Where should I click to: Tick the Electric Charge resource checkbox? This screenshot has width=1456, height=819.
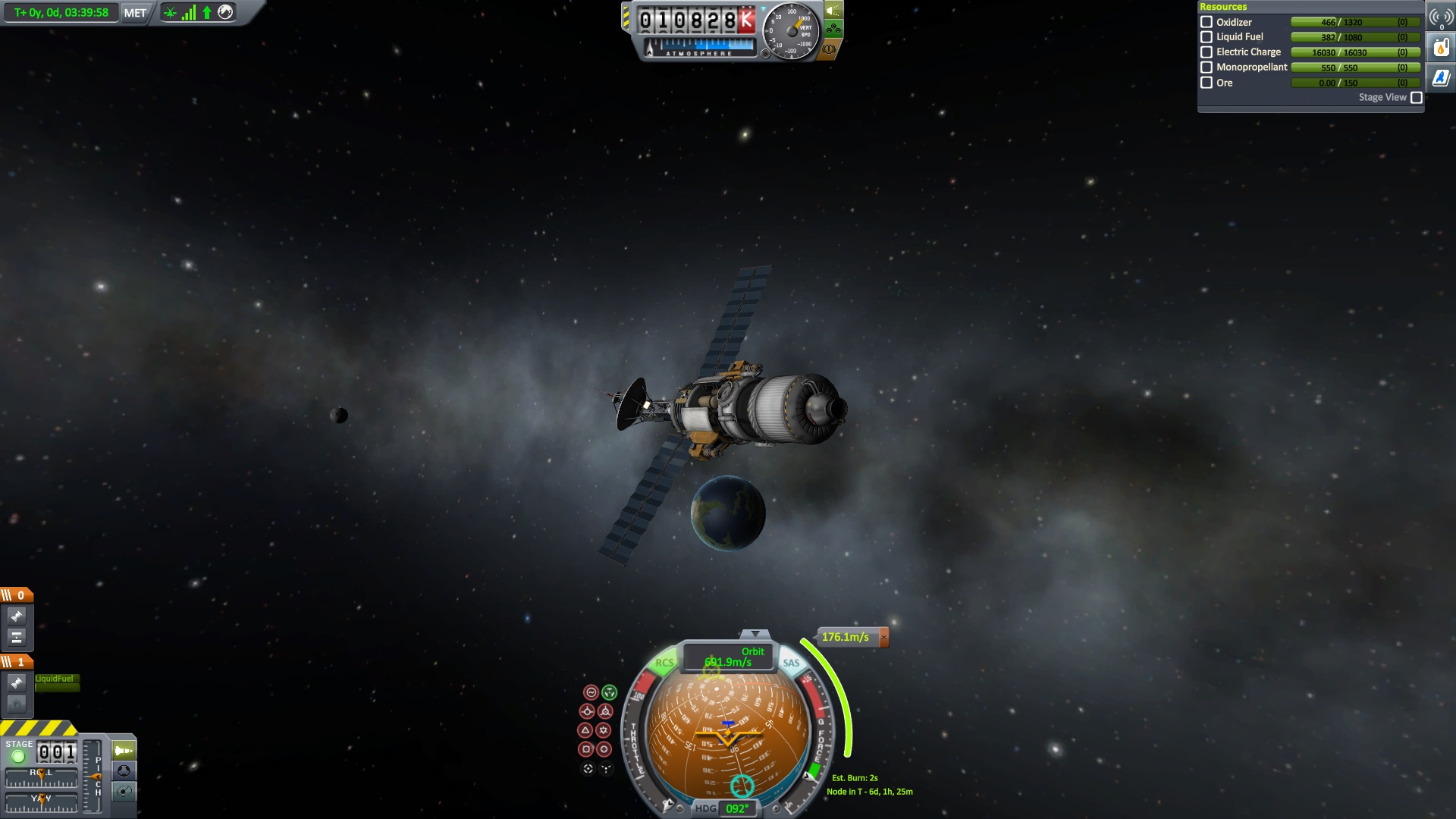(1207, 52)
